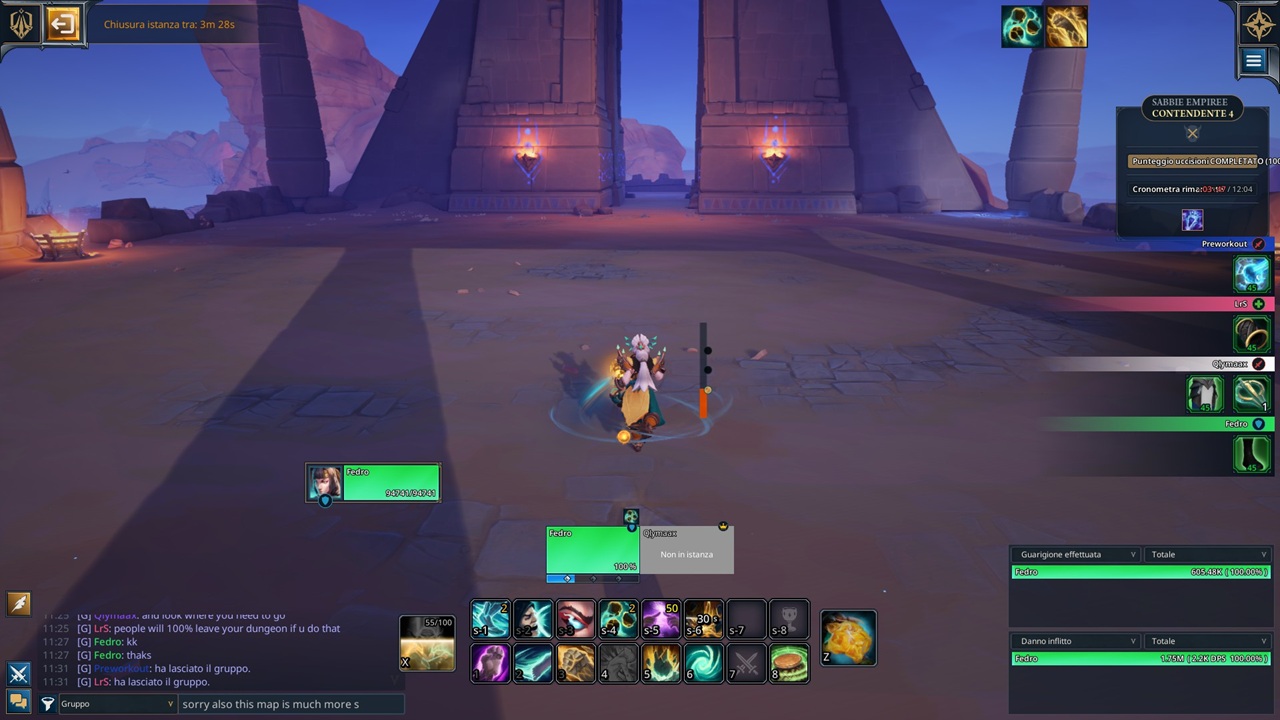Click Preworkout's blue loot item icon
The image size is (1280, 720).
1251,274
